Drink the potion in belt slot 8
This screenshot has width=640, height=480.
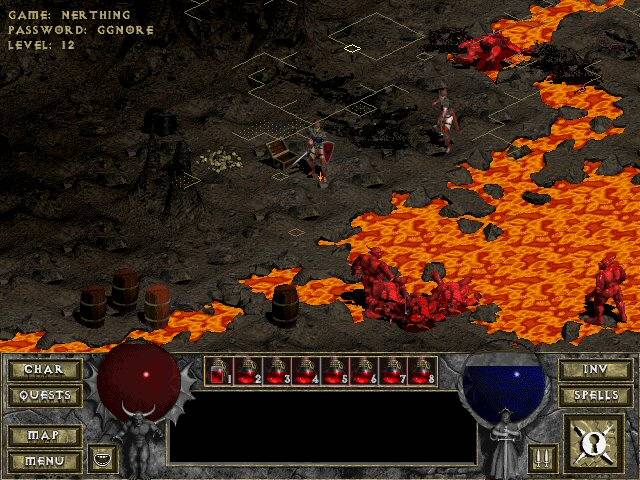[423, 372]
